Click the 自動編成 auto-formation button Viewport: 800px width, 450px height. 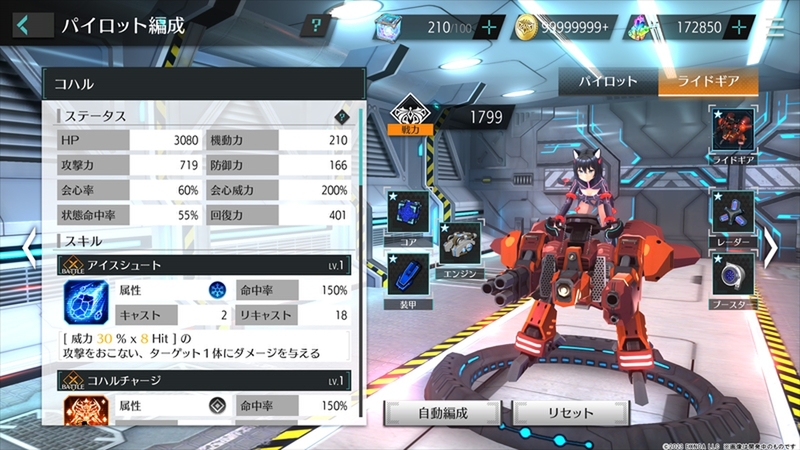click(x=444, y=412)
